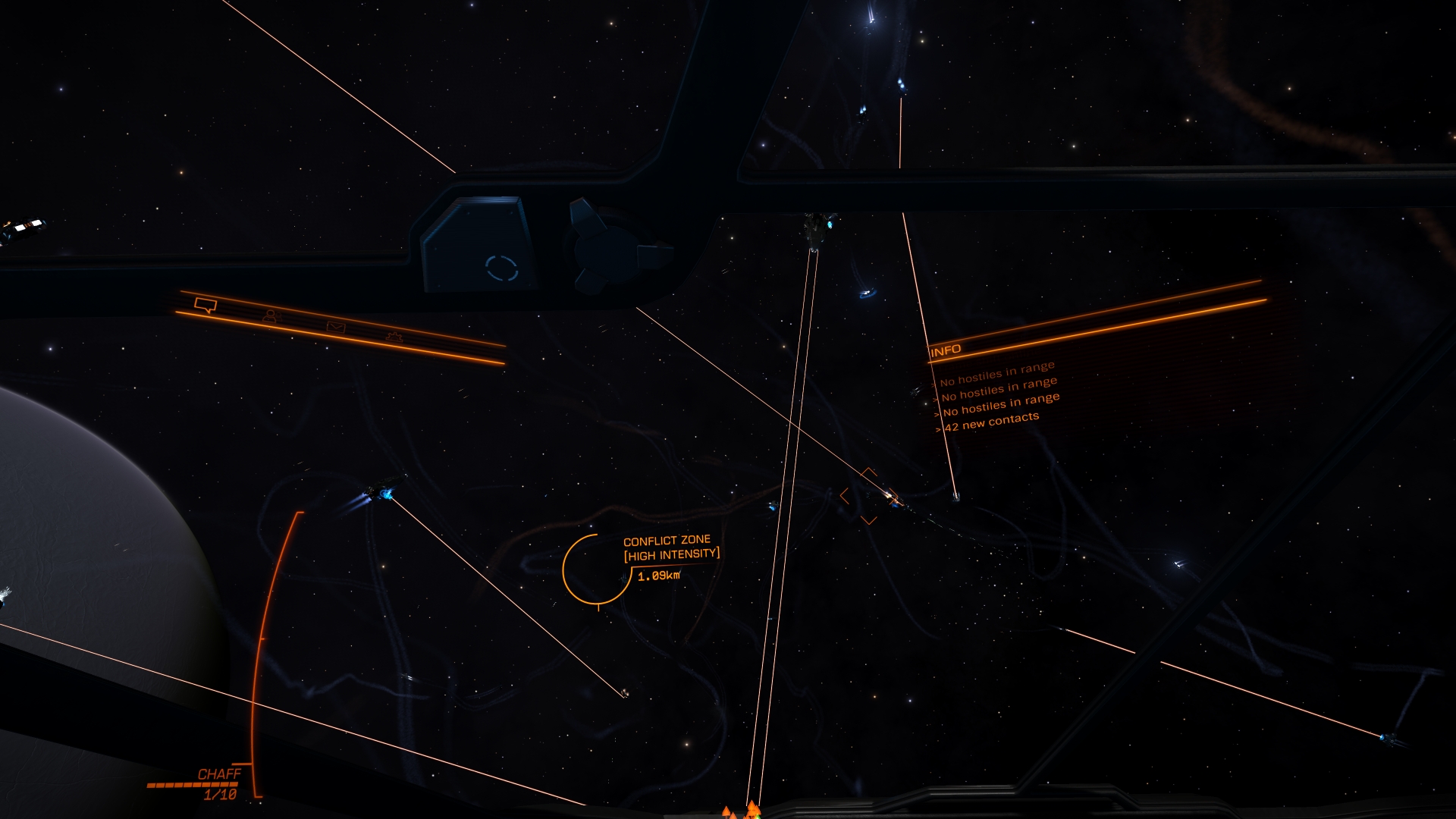Open the INFO panel header
Image resolution: width=1456 pixels, height=819 pixels.
click(x=946, y=350)
